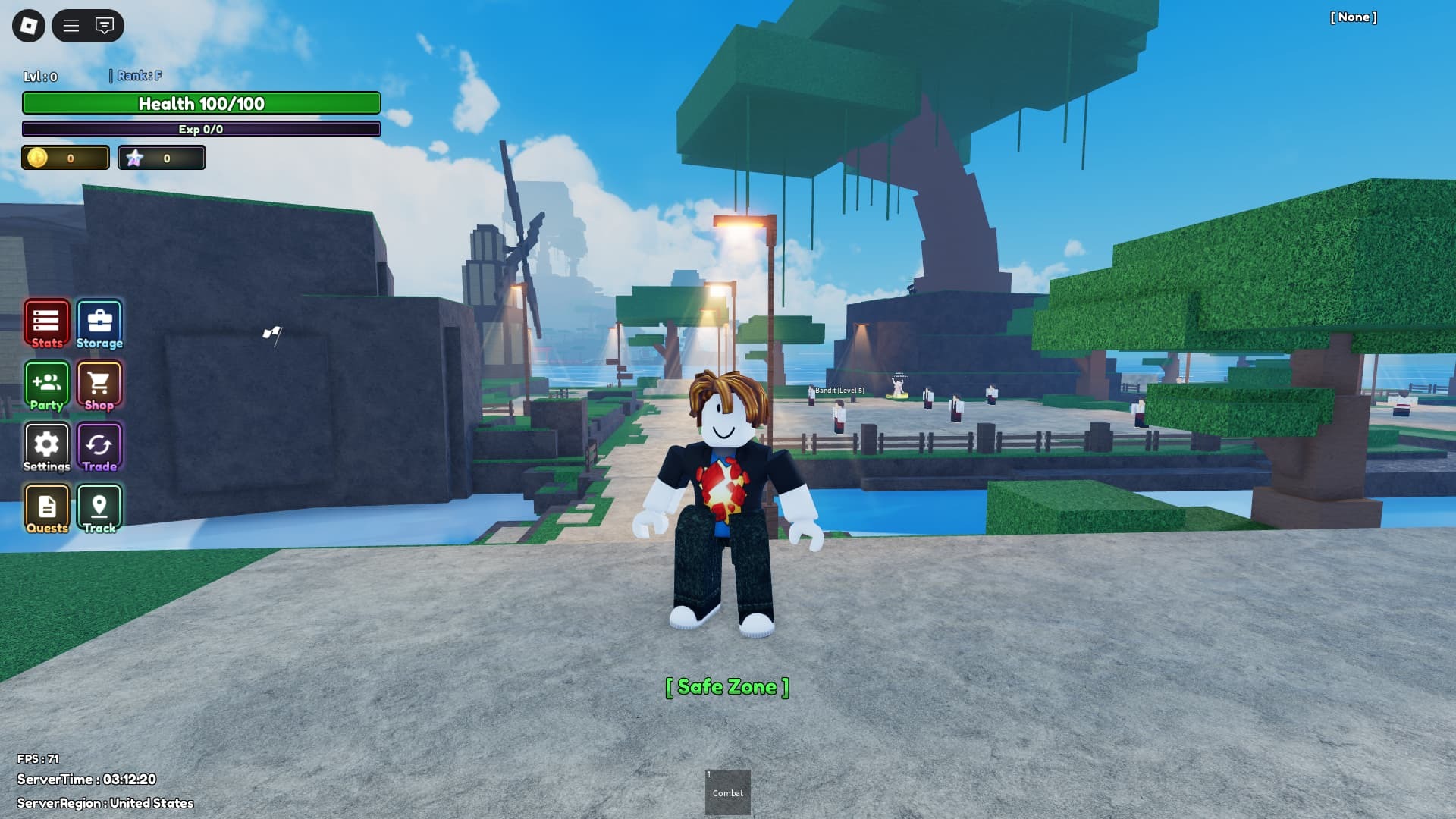Screen dimensions: 1456x819
Task: Open the Shop cart menu
Action: pos(99,385)
